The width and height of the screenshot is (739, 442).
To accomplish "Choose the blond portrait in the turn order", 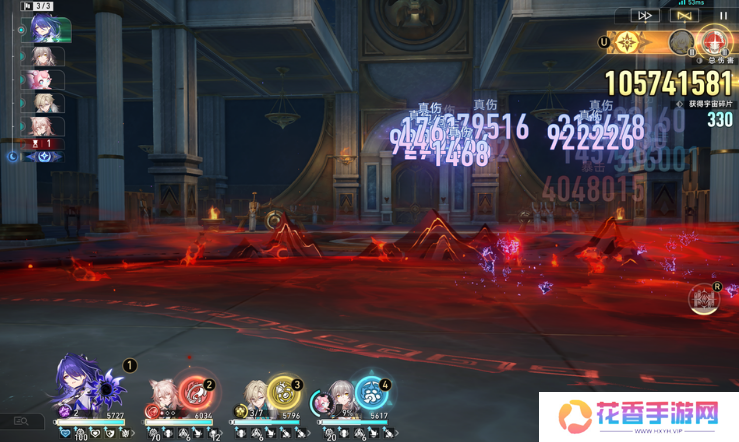I will tap(46, 102).
